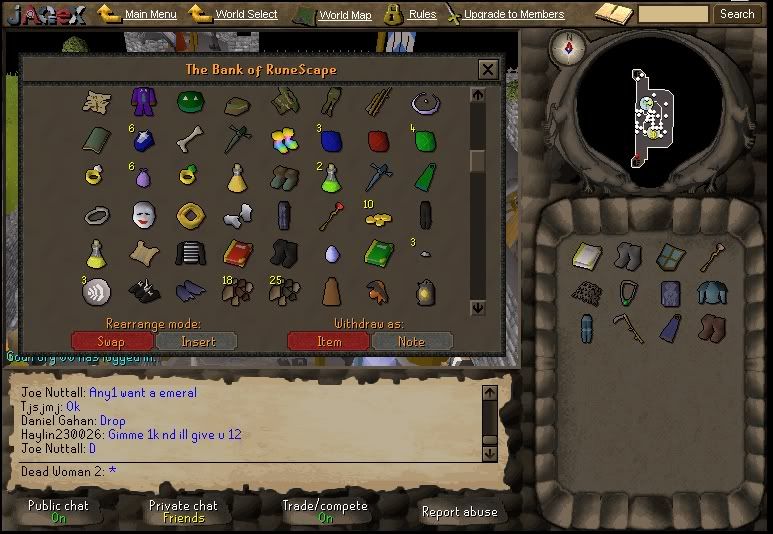
Task: Choose Insert rearrange mode
Action: pyautogui.click(x=197, y=341)
